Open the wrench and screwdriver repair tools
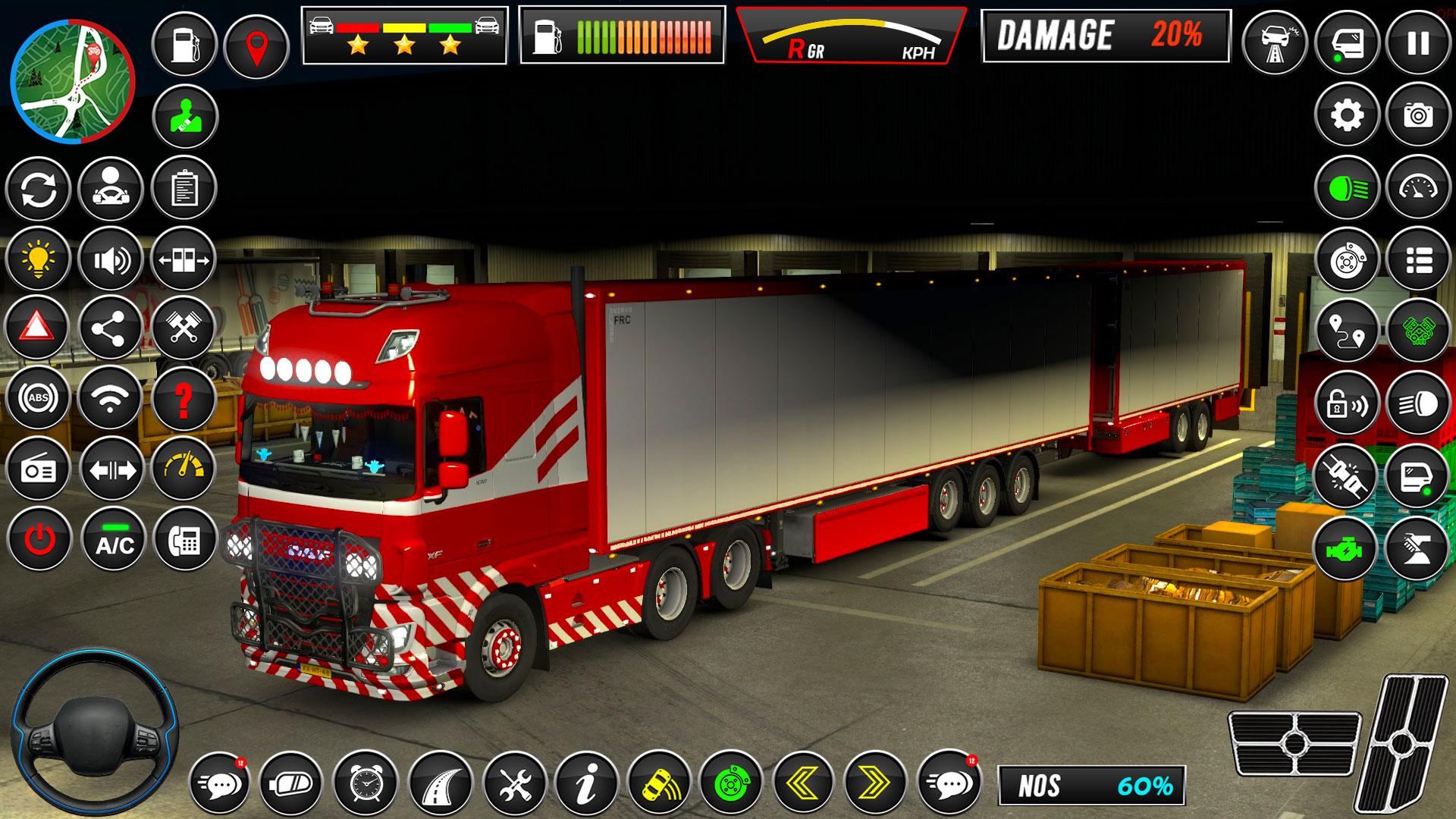 515,783
